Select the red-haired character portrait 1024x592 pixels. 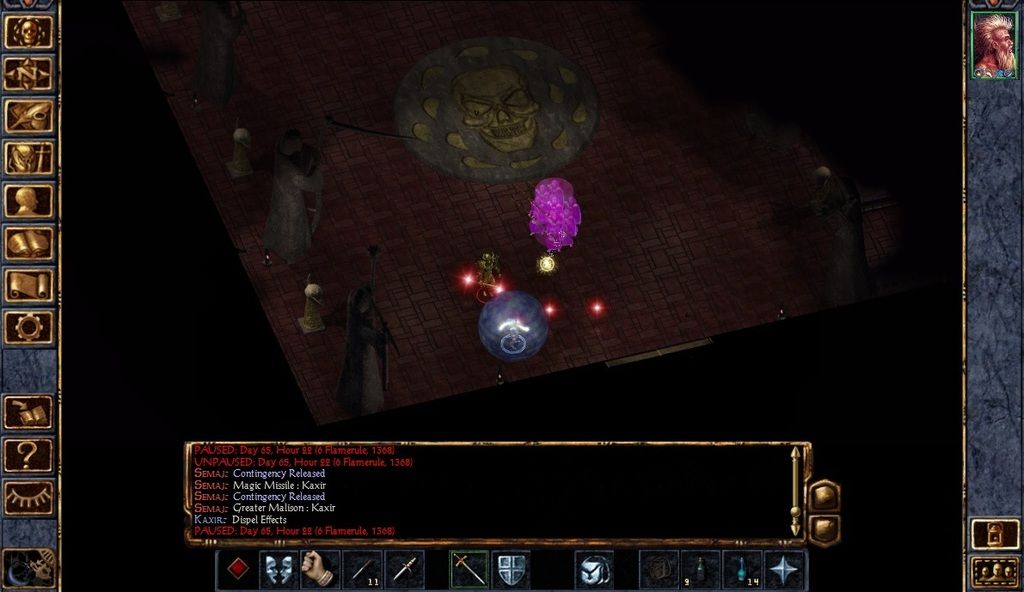click(994, 45)
